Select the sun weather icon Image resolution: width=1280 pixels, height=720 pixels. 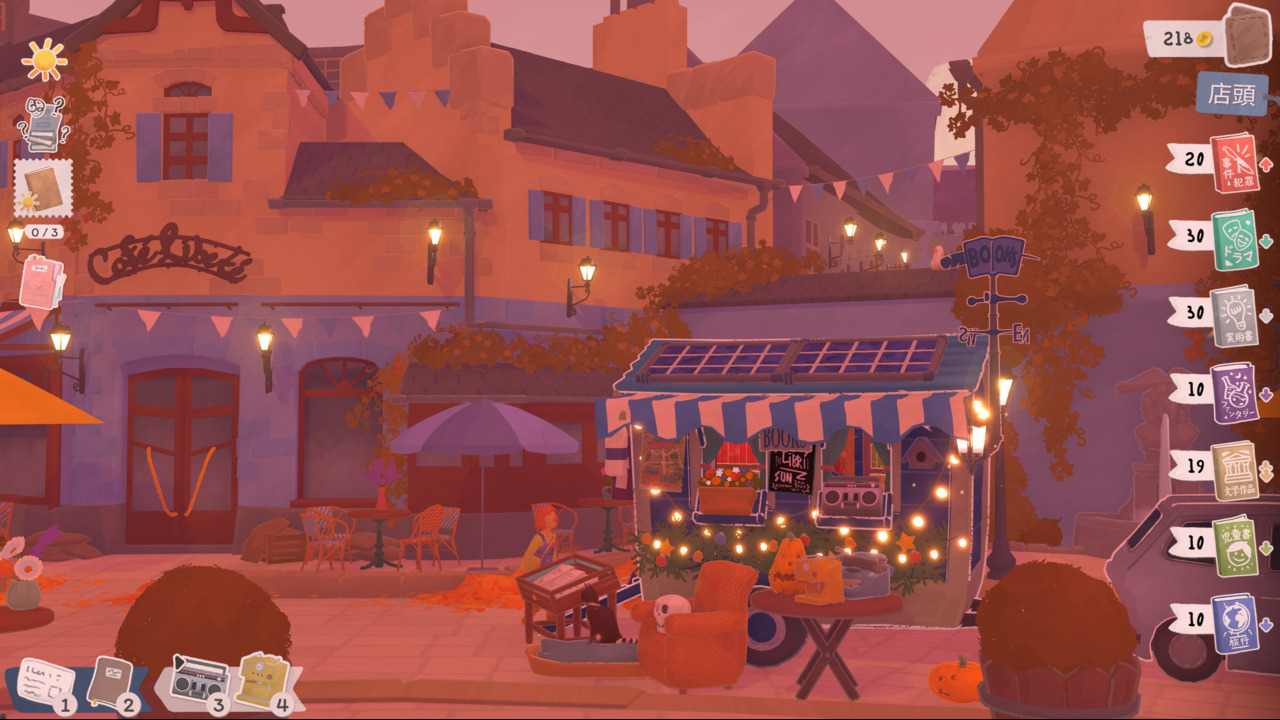45,60
